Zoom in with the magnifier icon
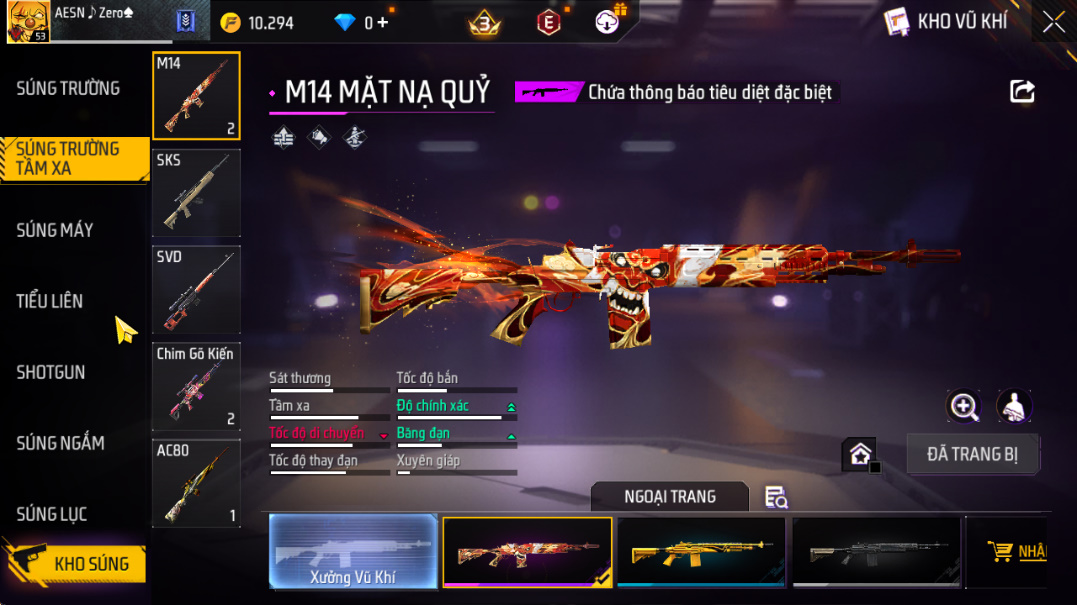The height and width of the screenshot is (605, 1077). (964, 406)
